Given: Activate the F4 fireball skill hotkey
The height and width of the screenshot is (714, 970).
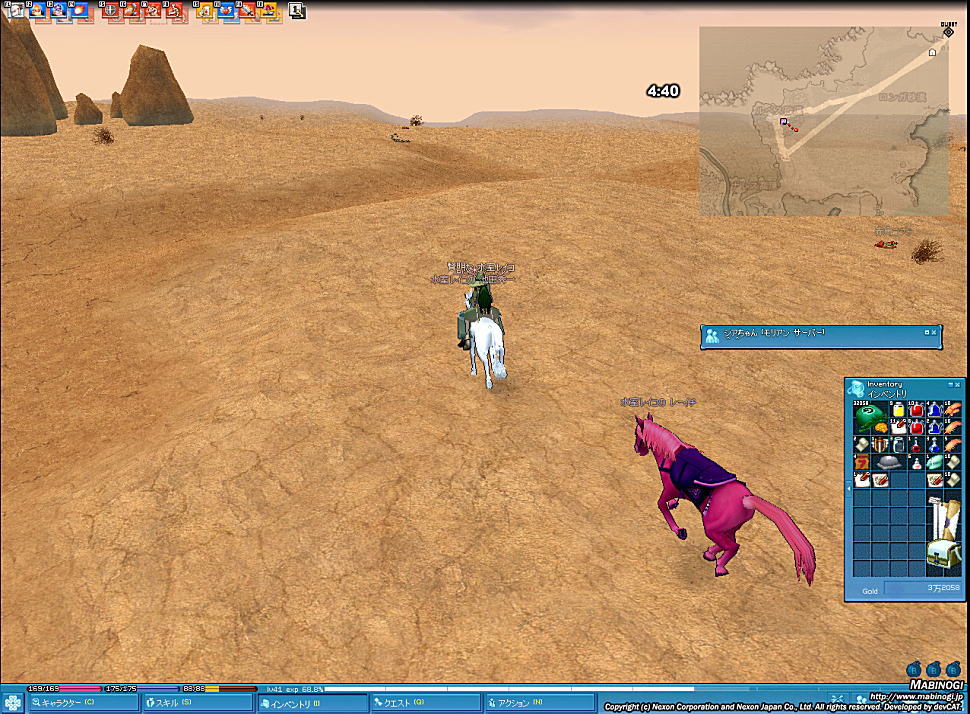Looking at the screenshot, I should click(80, 11).
